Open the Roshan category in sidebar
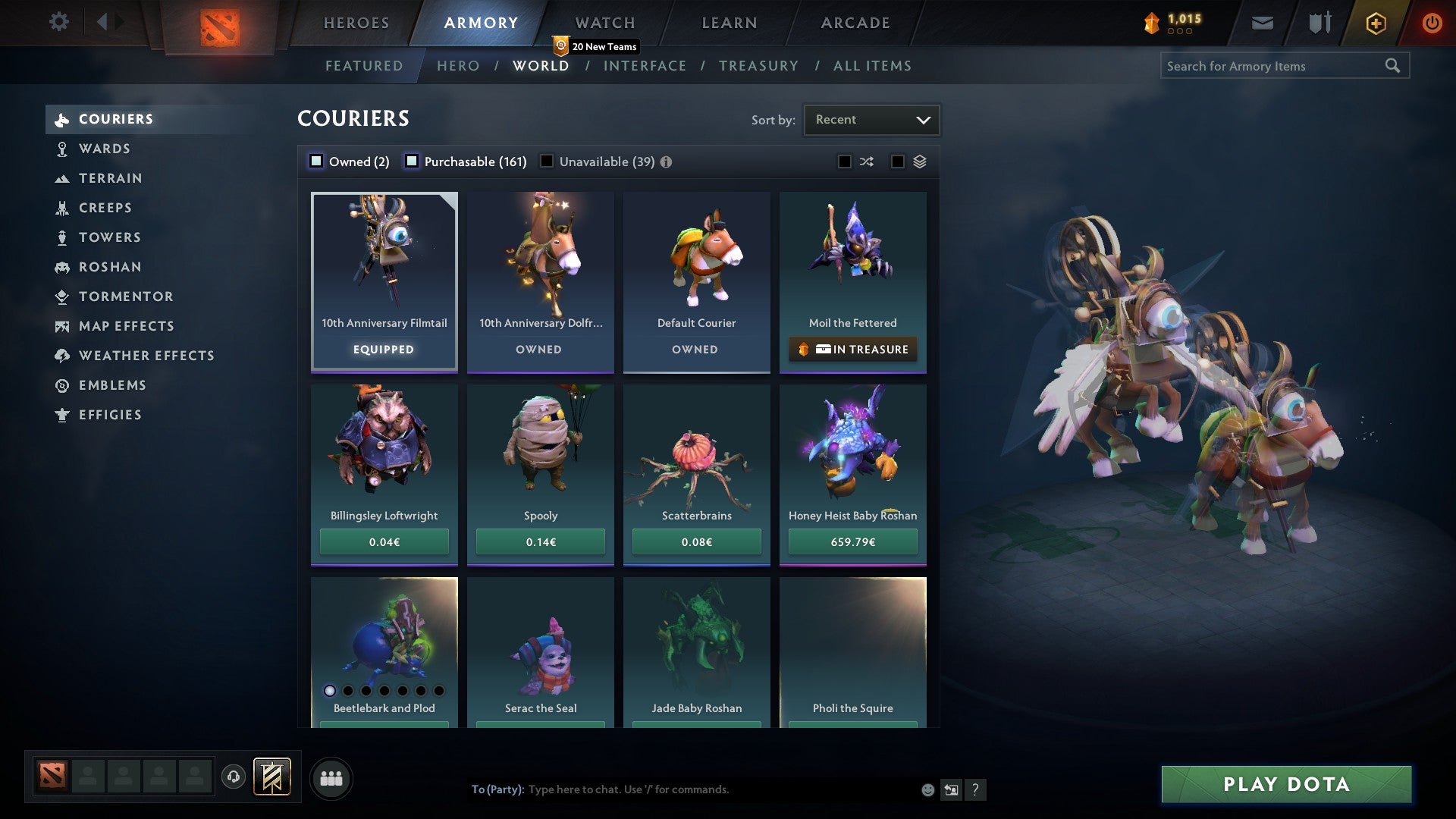Image resolution: width=1456 pixels, height=819 pixels. [111, 267]
